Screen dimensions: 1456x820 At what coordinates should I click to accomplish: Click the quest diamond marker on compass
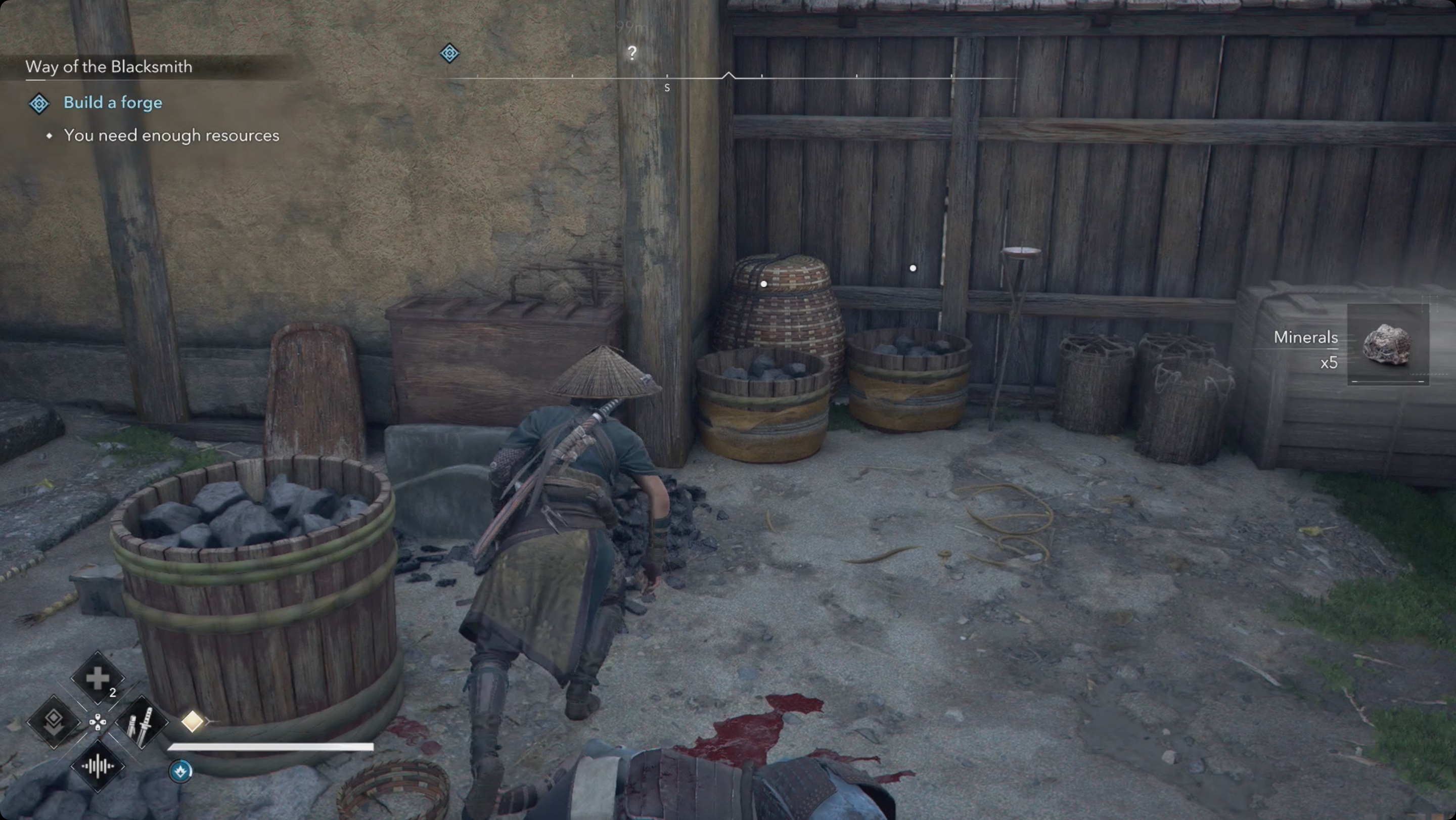[449, 53]
